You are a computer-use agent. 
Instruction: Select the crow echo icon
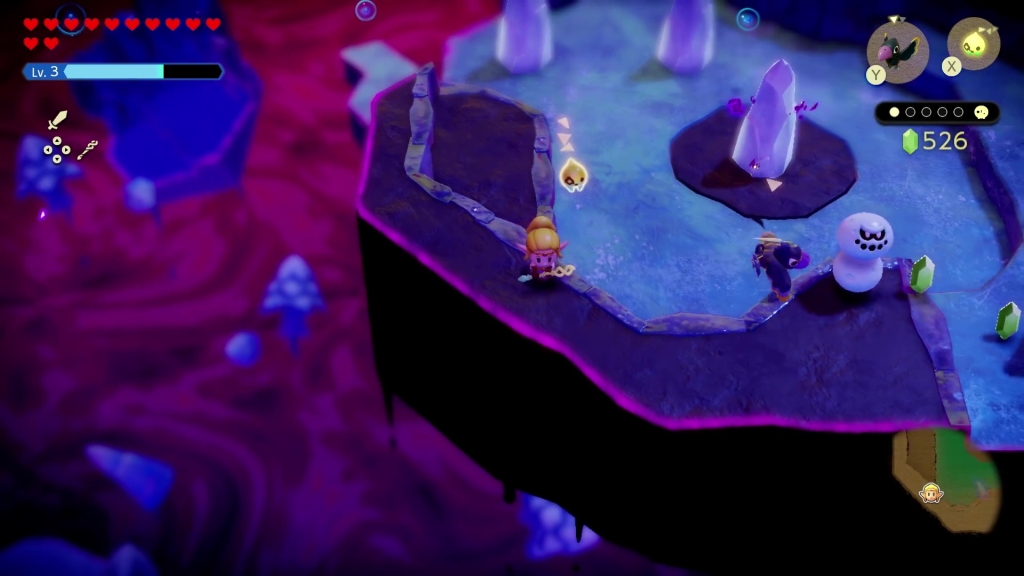click(897, 46)
